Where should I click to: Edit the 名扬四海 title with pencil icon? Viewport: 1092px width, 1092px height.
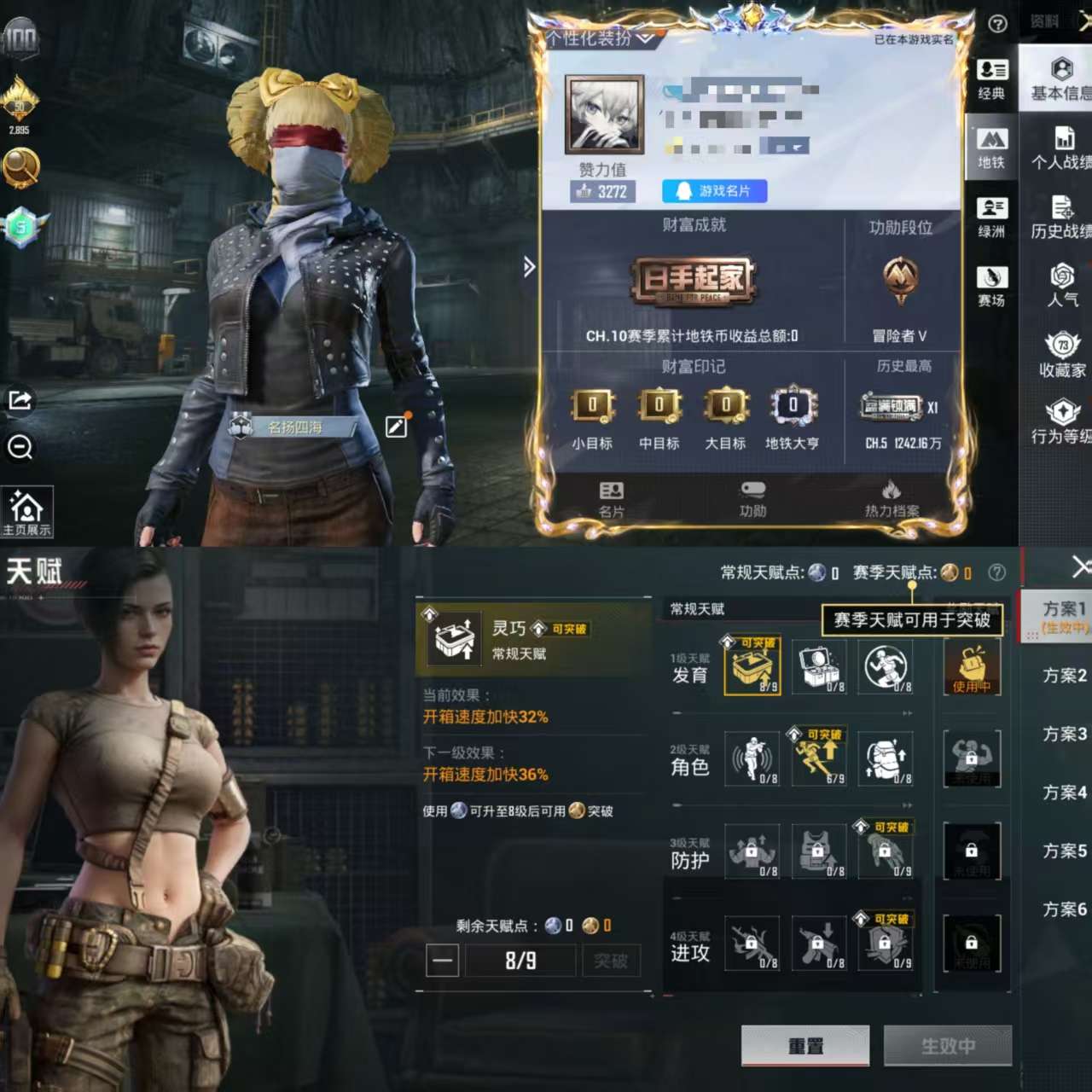point(397,427)
